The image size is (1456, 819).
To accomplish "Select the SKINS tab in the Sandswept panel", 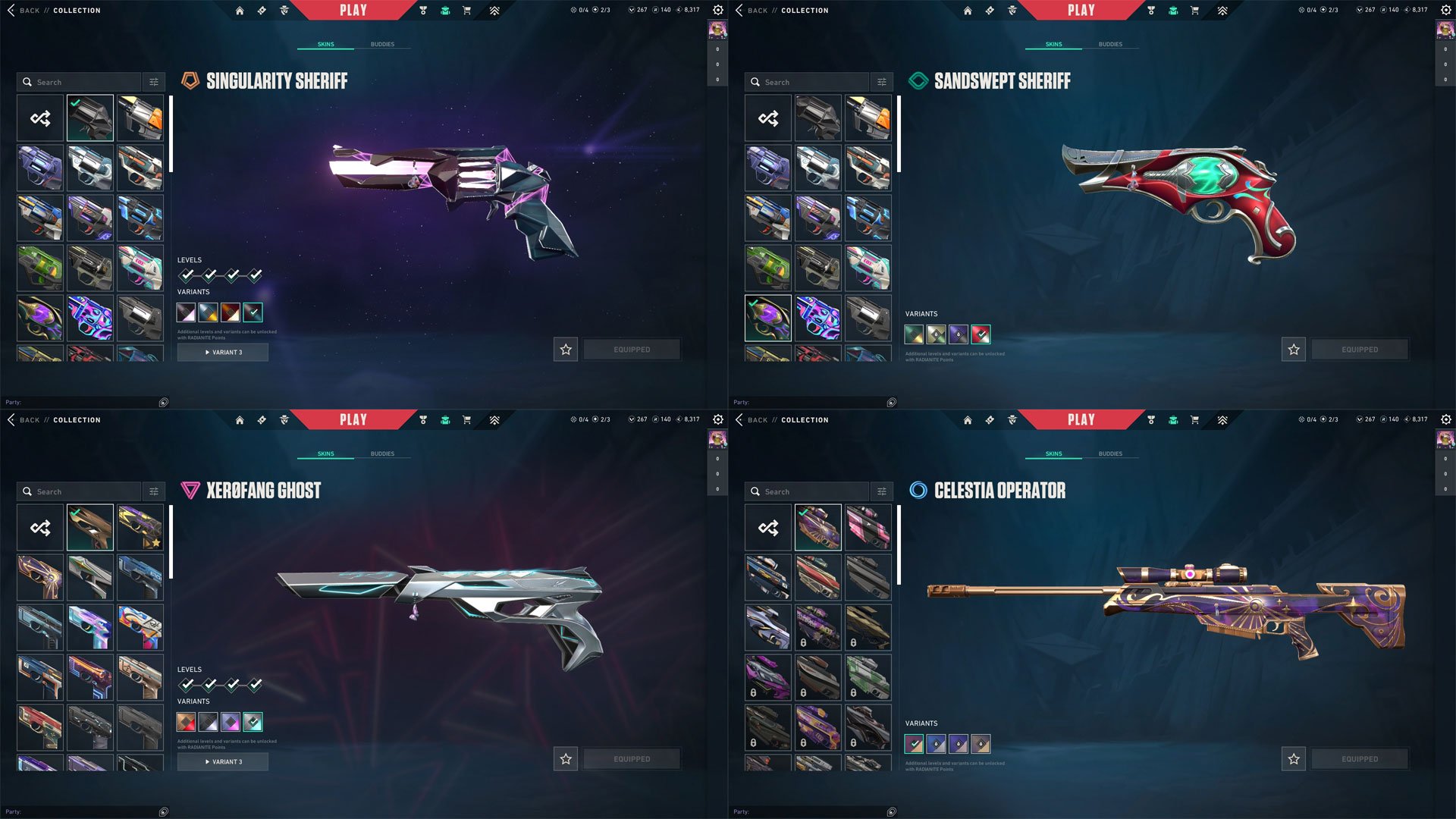I will [1053, 44].
